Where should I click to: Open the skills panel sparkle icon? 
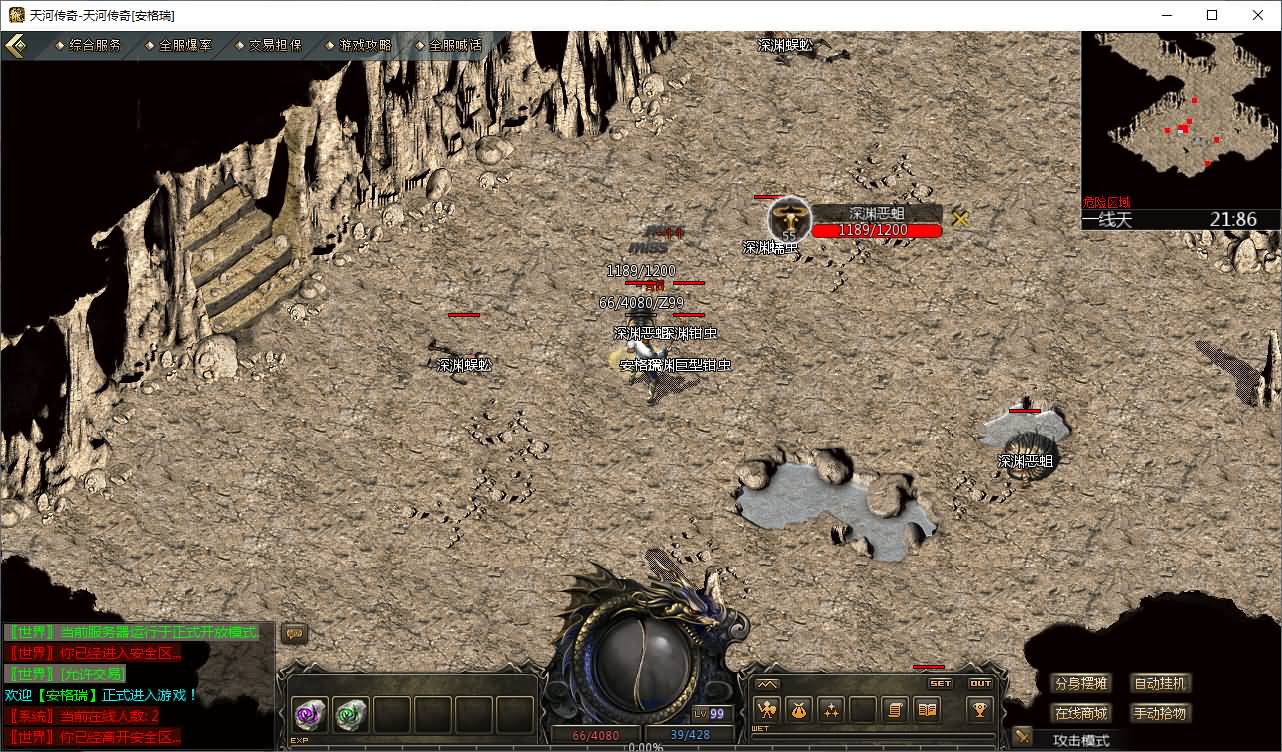point(831,710)
